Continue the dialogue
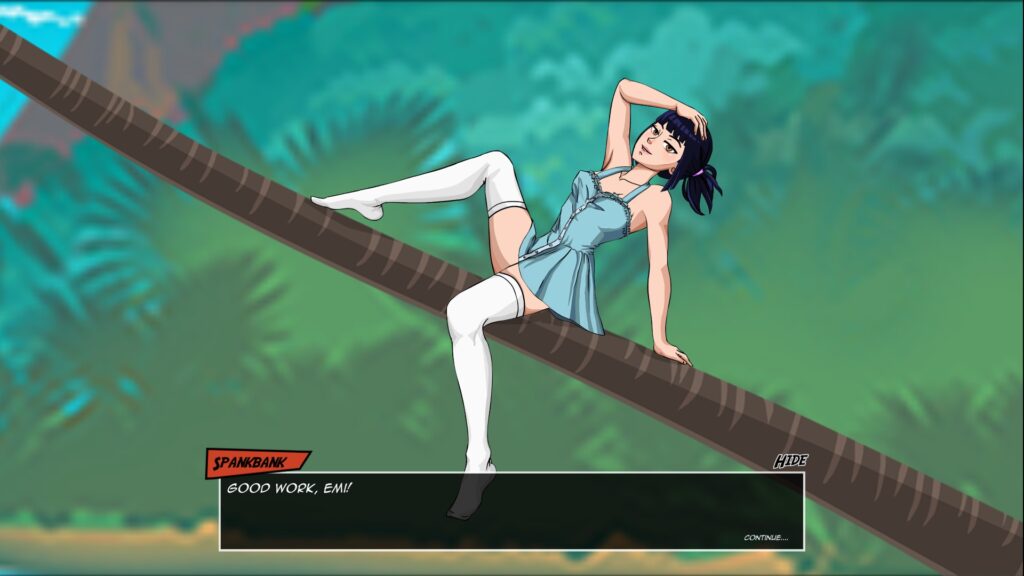Image resolution: width=1024 pixels, height=576 pixels. [x=765, y=538]
